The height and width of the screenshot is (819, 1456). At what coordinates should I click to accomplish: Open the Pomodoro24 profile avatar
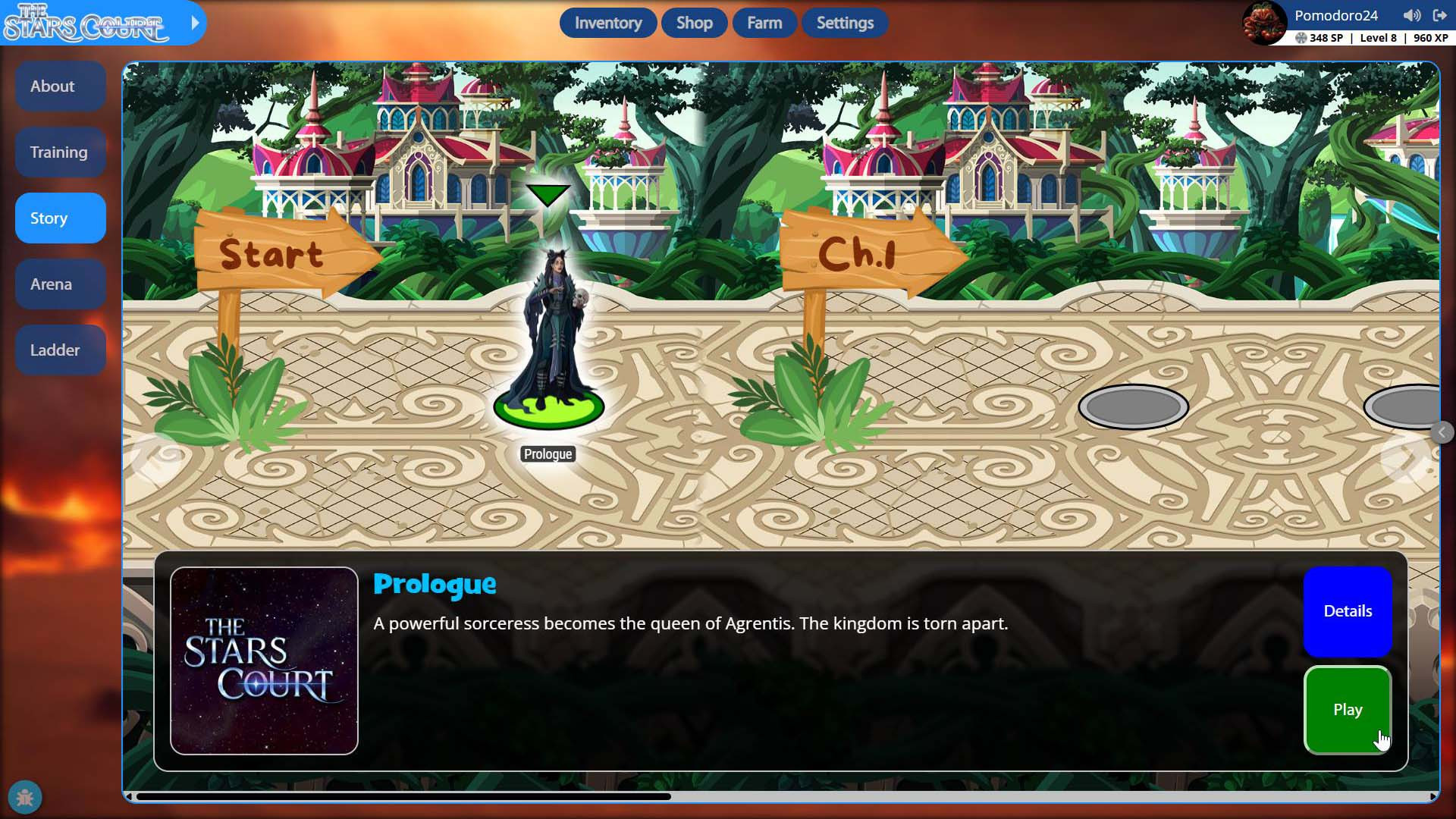pyautogui.click(x=1263, y=23)
